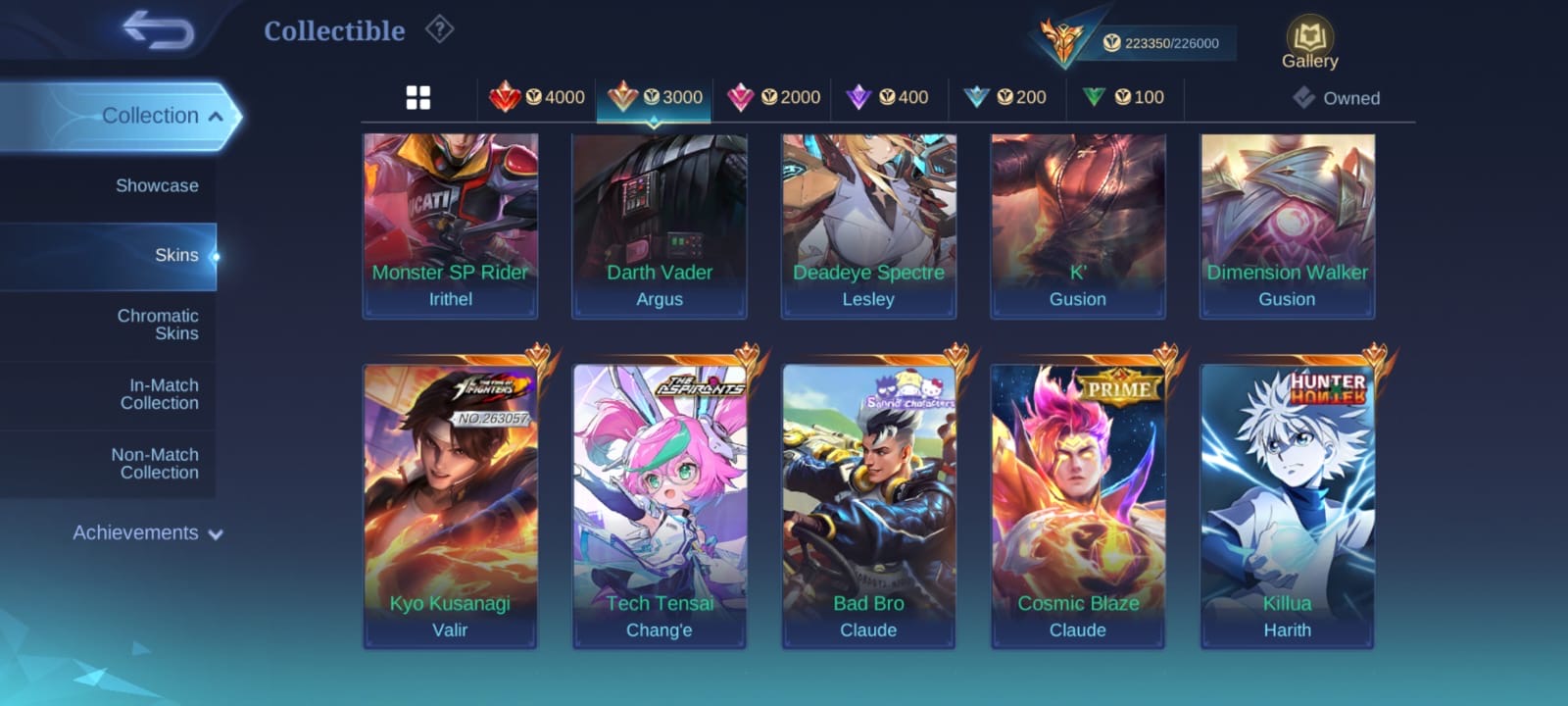Select the 2000 points tier tab
The height and width of the screenshot is (706, 1568).
(x=773, y=98)
